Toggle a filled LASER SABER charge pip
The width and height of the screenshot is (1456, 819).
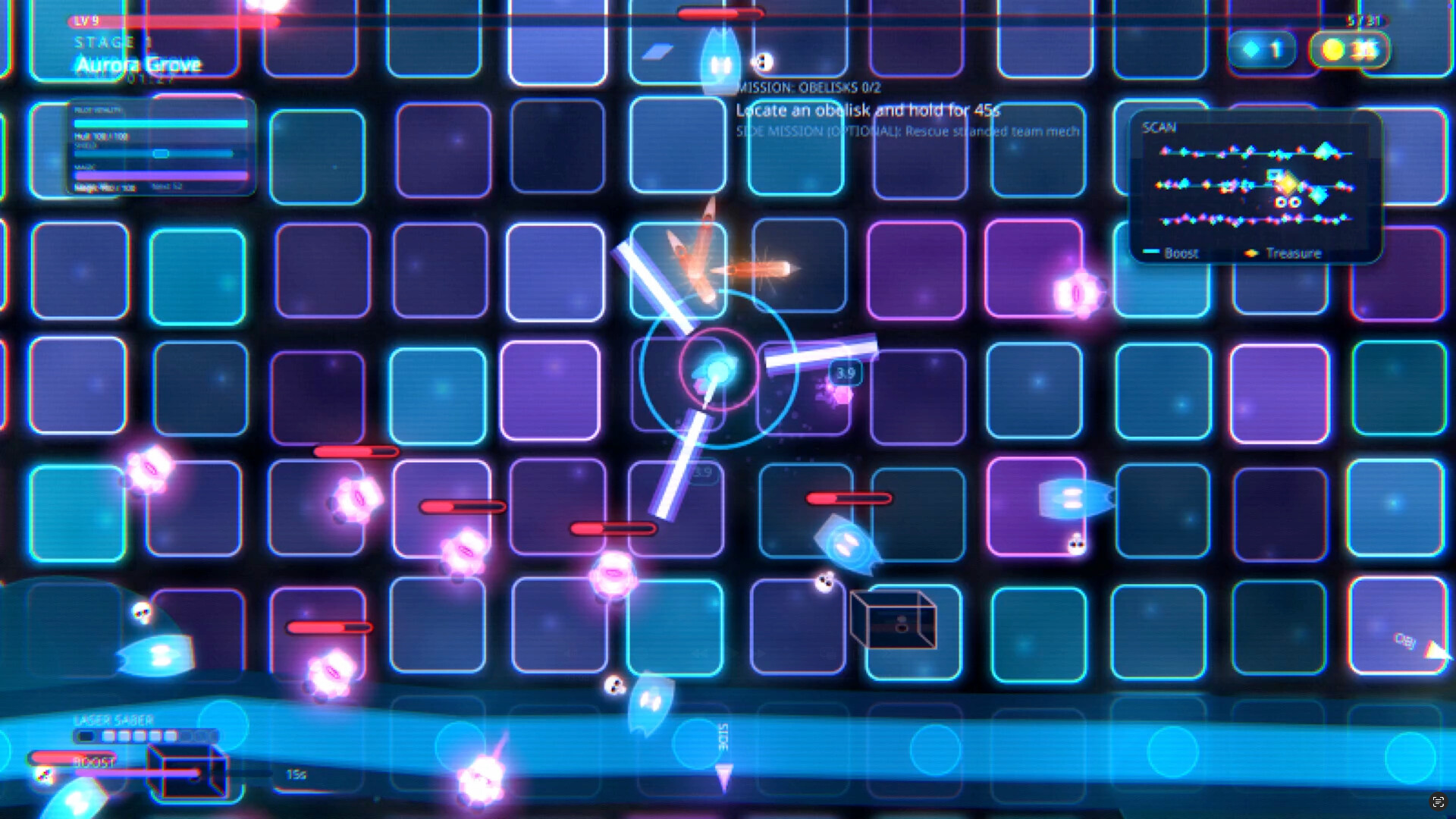[x=109, y=734]
